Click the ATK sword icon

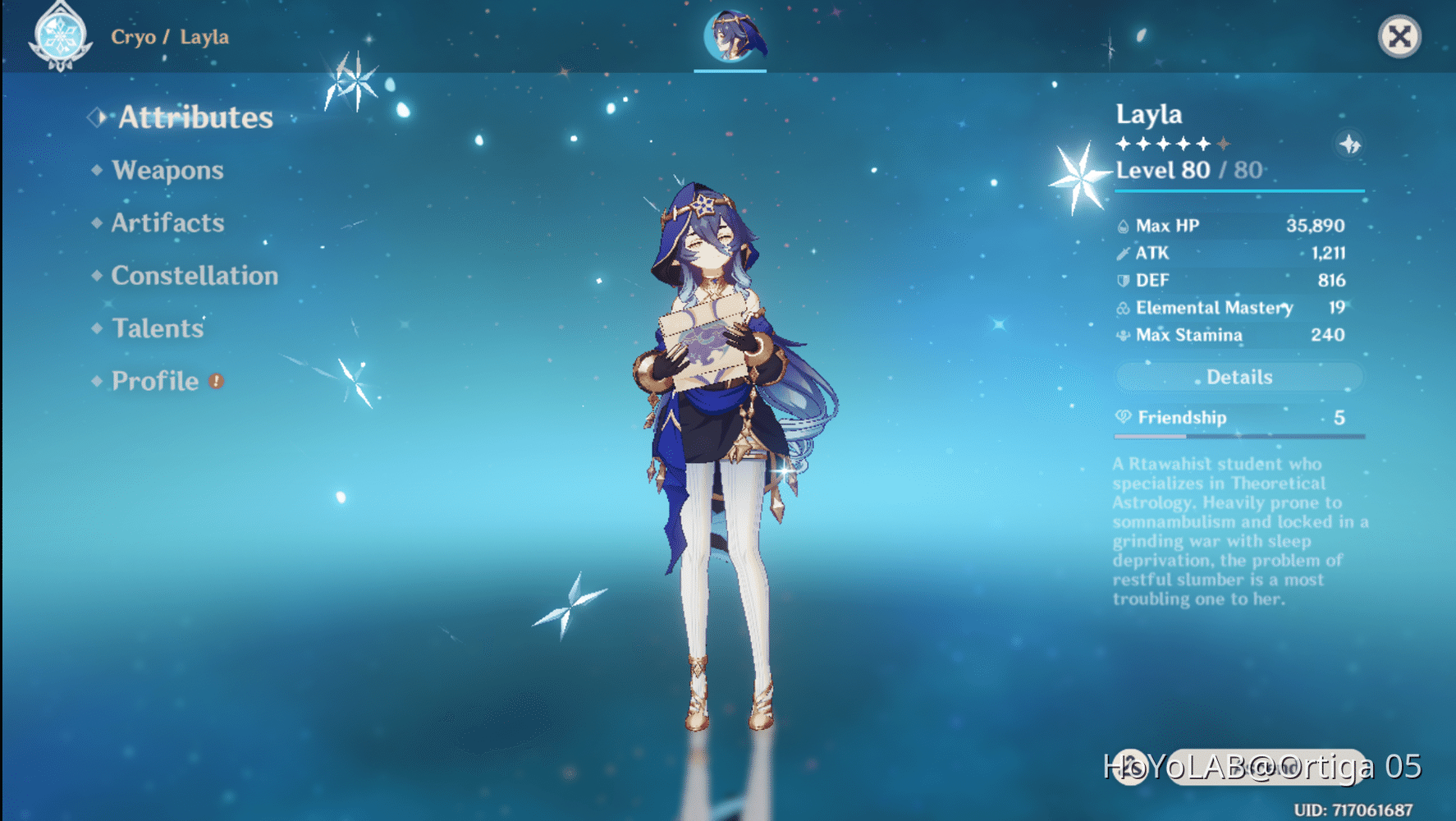pyautogui.click(x=1124, y=253)
